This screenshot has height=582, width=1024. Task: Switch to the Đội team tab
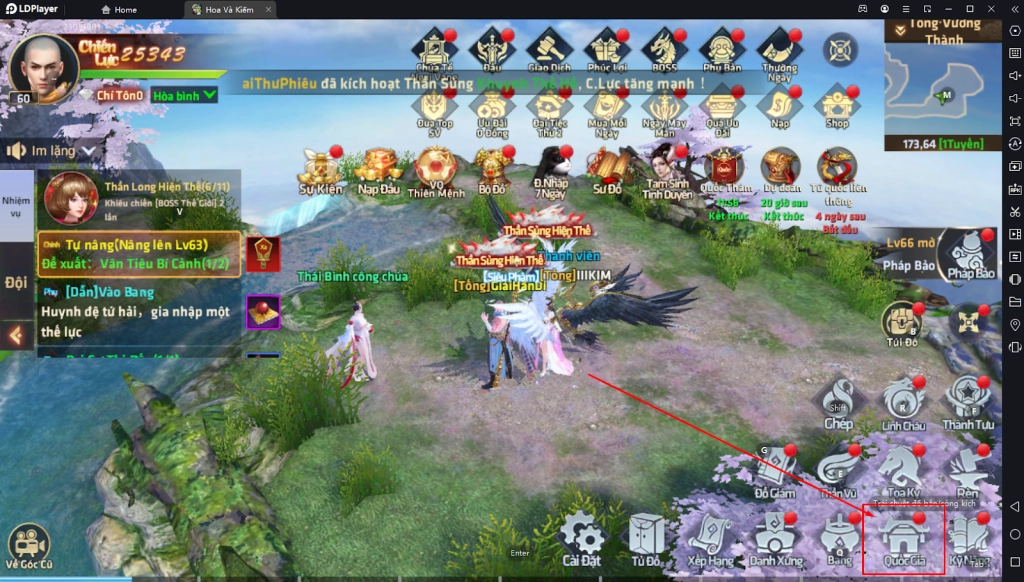(16, 283)
